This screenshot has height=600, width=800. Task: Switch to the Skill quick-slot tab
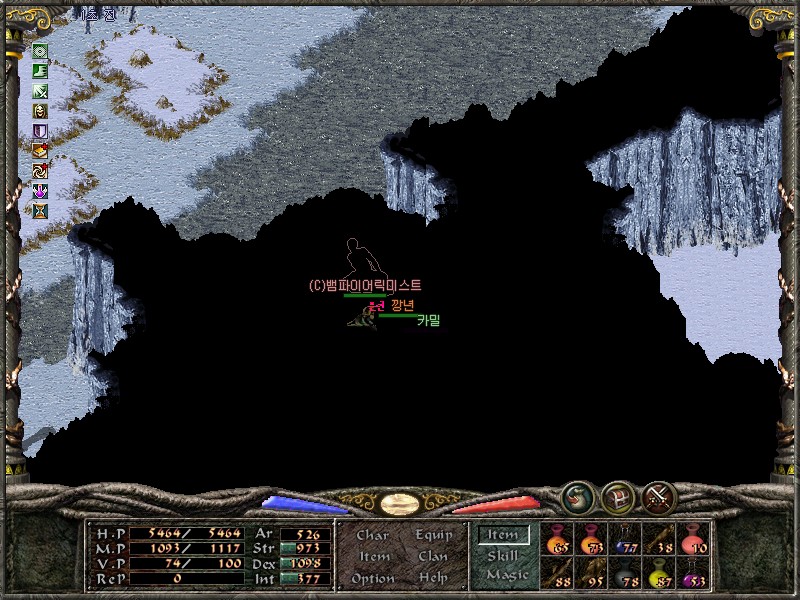(x=503, y=555)
